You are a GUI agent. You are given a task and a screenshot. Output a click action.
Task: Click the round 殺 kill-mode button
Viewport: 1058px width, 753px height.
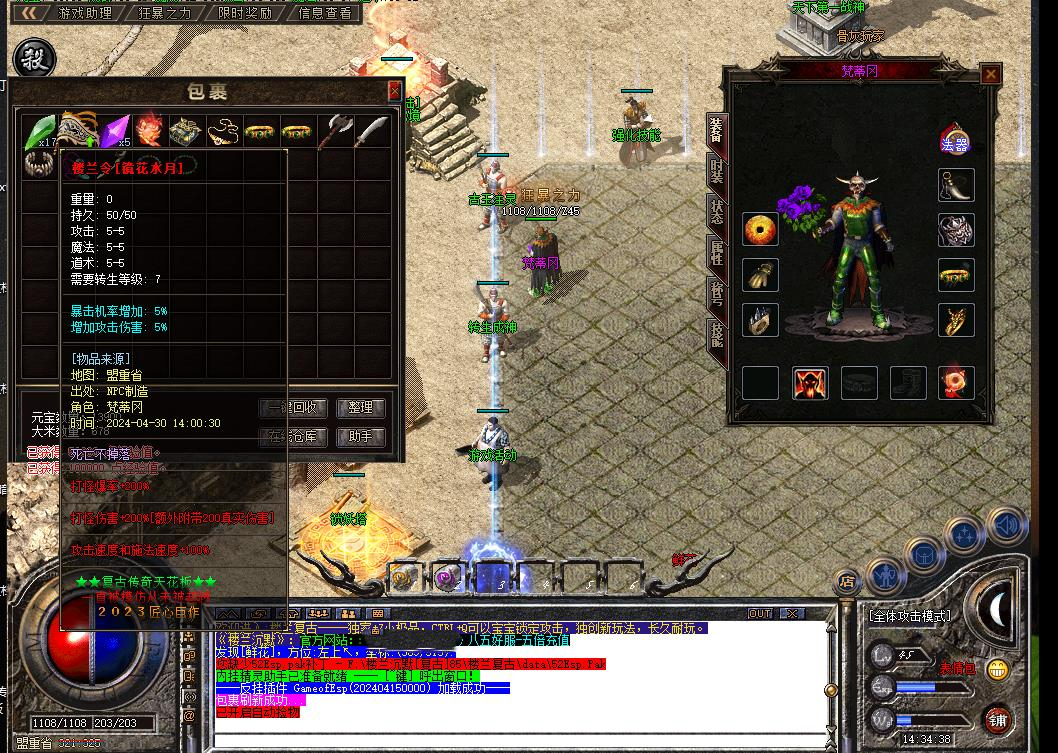34,56
